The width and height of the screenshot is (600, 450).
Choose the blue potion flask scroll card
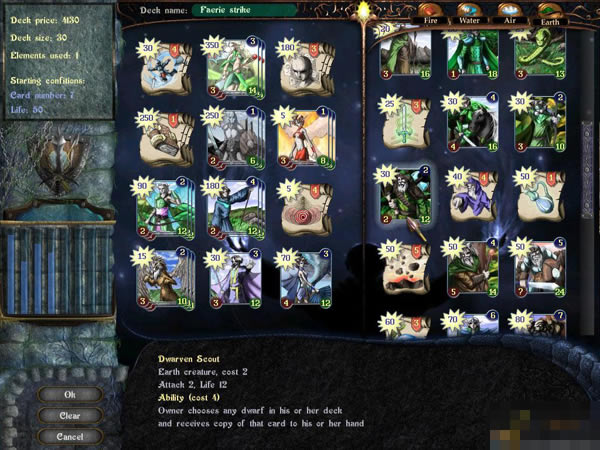(x=539, y=193)
